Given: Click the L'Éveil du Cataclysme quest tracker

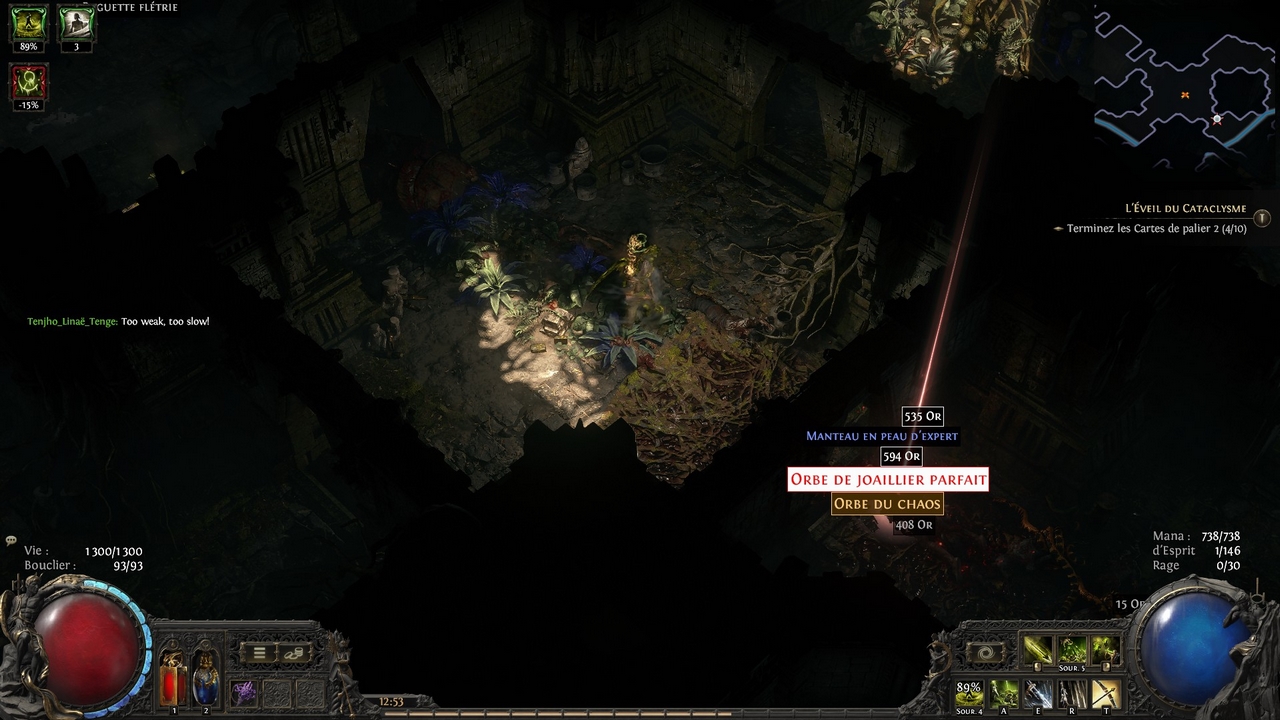Looking at the screenshot, I should point(1185,209).
